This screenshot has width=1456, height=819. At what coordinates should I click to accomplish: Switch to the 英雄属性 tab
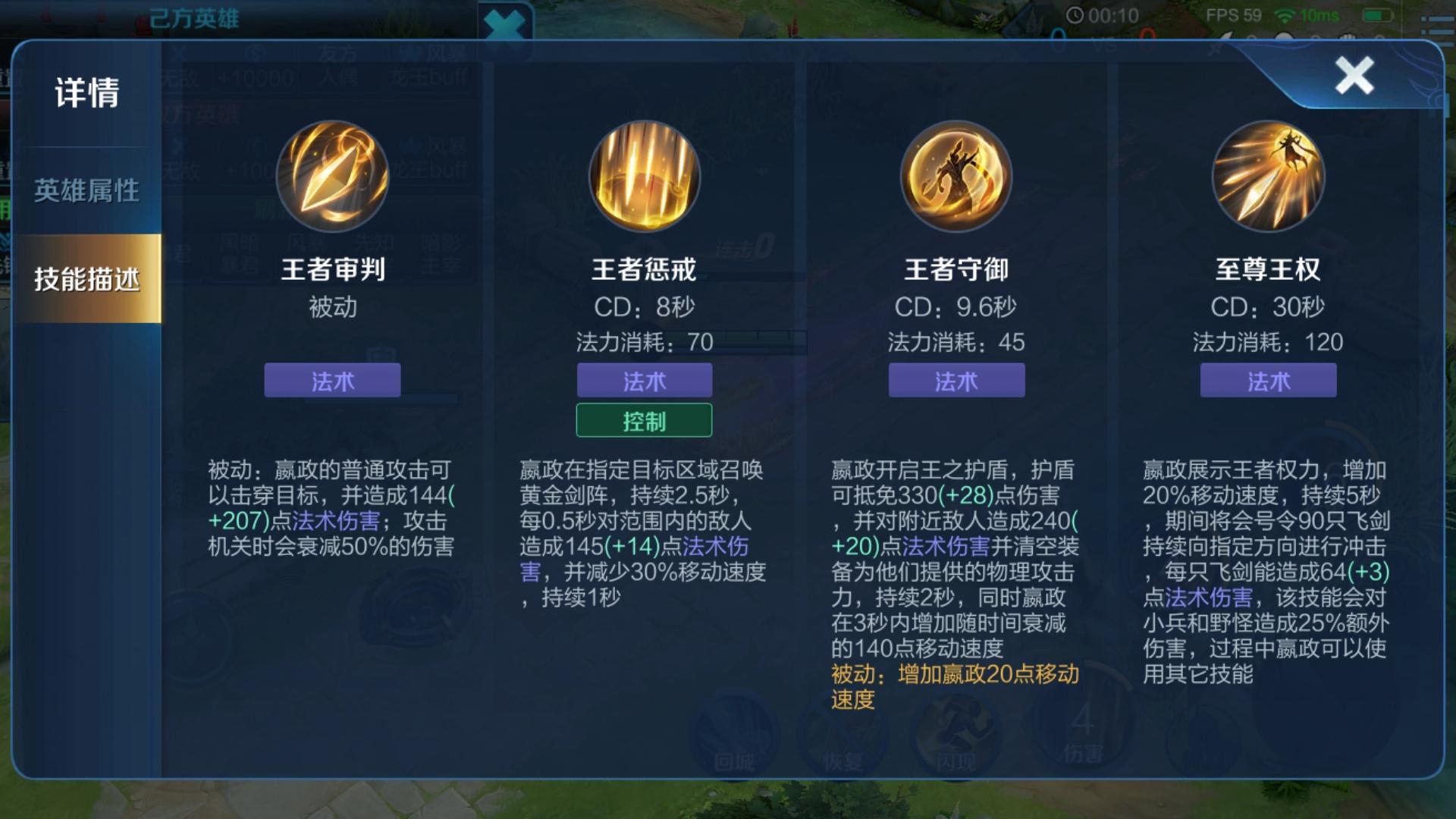[x=86, y=192]
